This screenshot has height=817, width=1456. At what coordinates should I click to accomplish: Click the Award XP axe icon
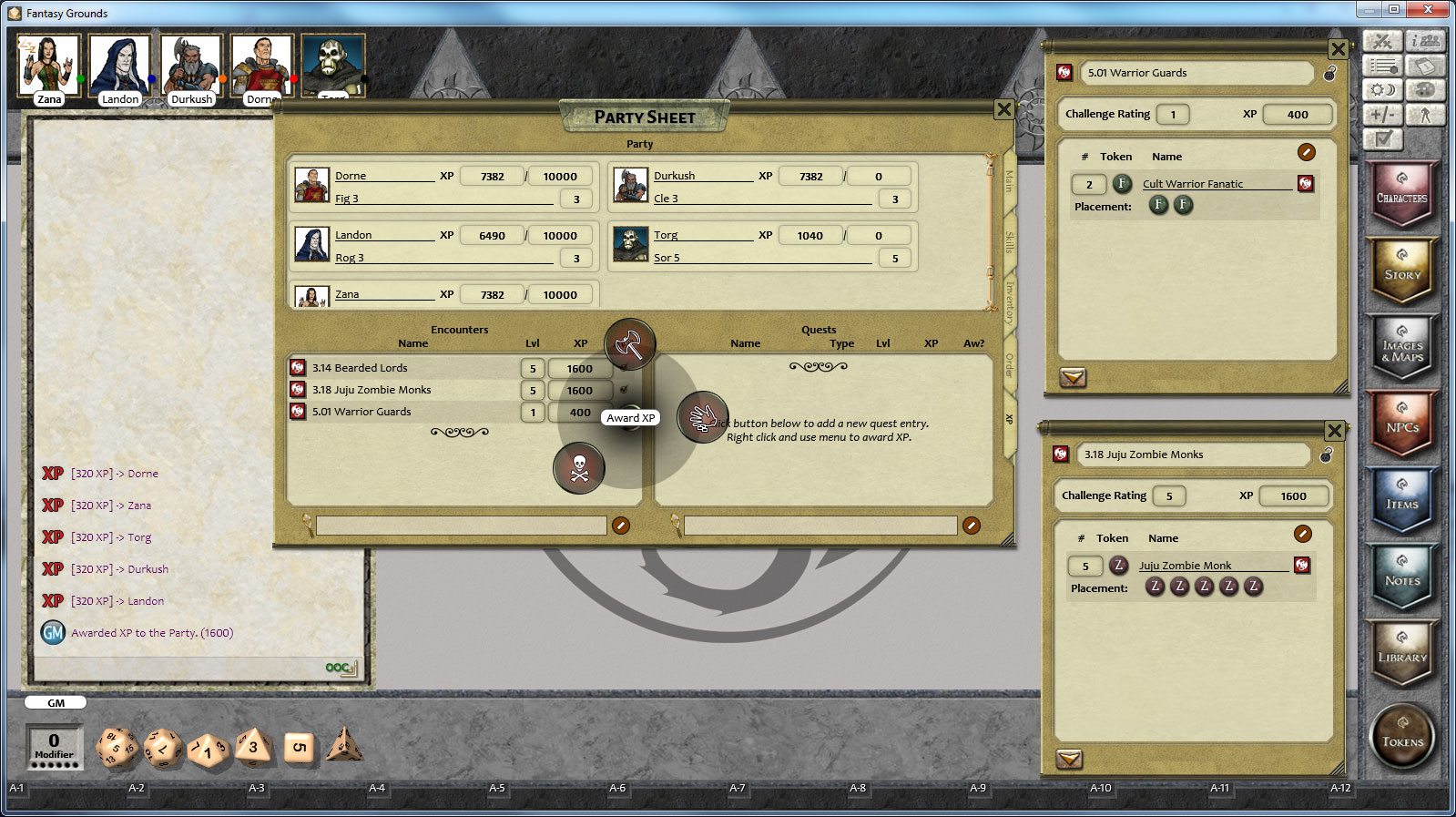click(631, 344)
